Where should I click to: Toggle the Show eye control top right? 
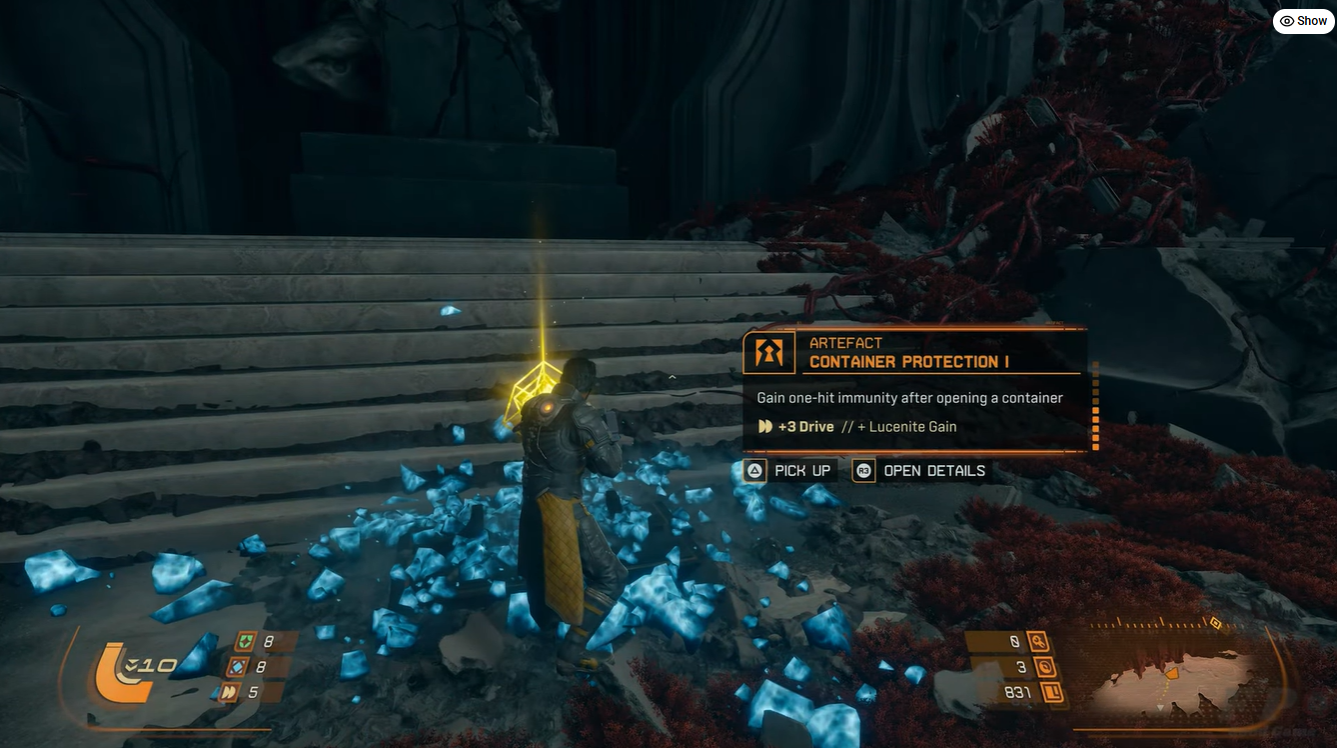point(1302,20)
